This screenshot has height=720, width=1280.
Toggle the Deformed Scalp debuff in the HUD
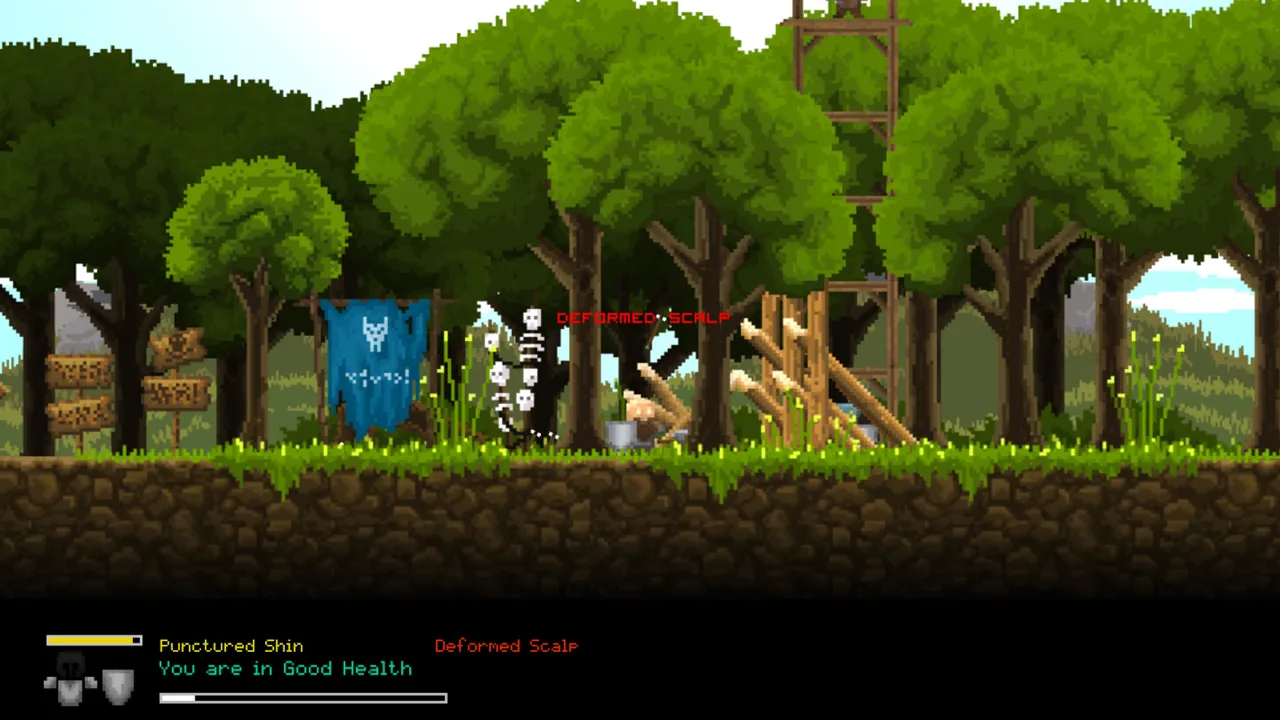[x=506, y=645]
